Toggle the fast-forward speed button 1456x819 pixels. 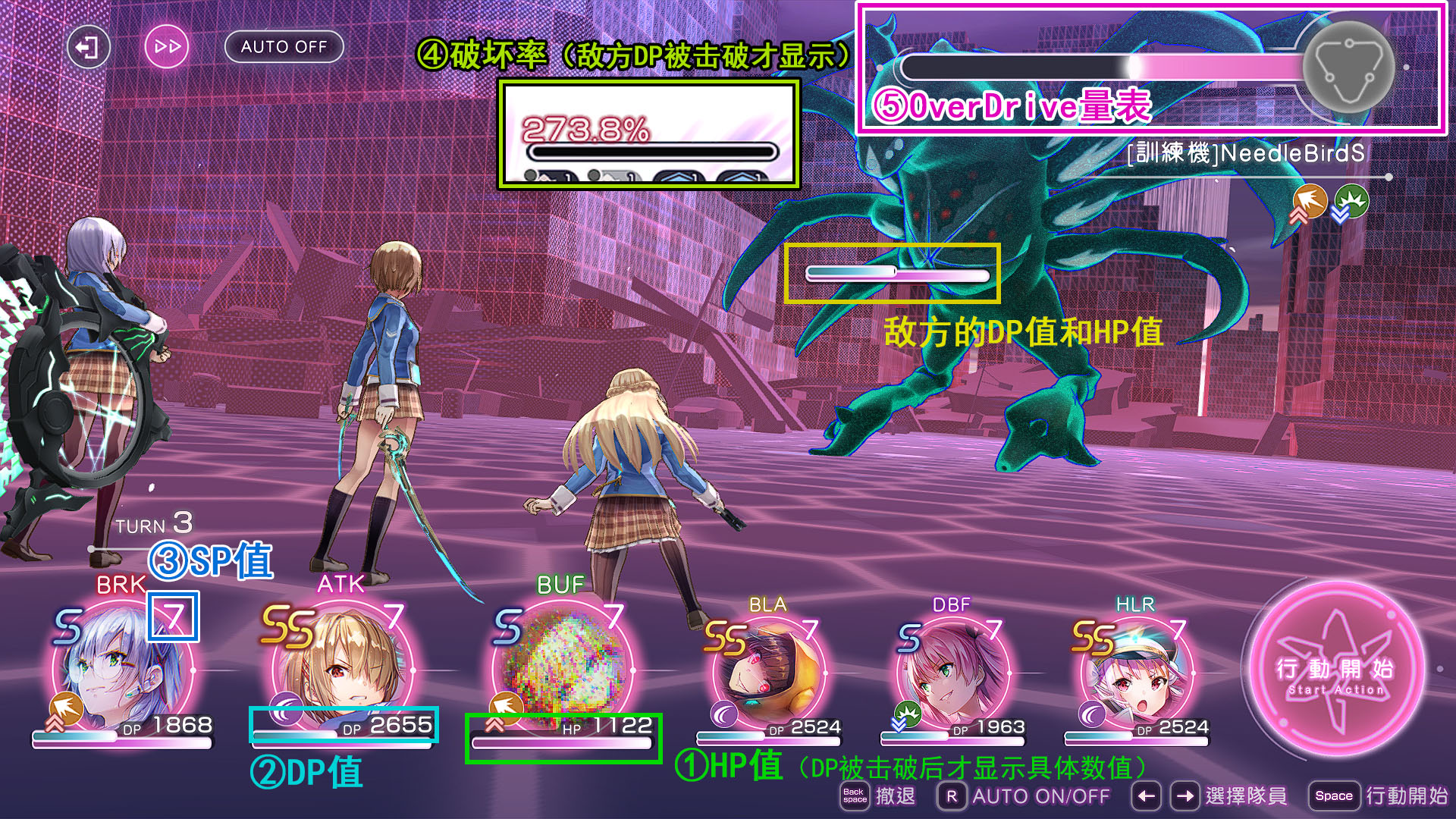[x=167, y=47]
